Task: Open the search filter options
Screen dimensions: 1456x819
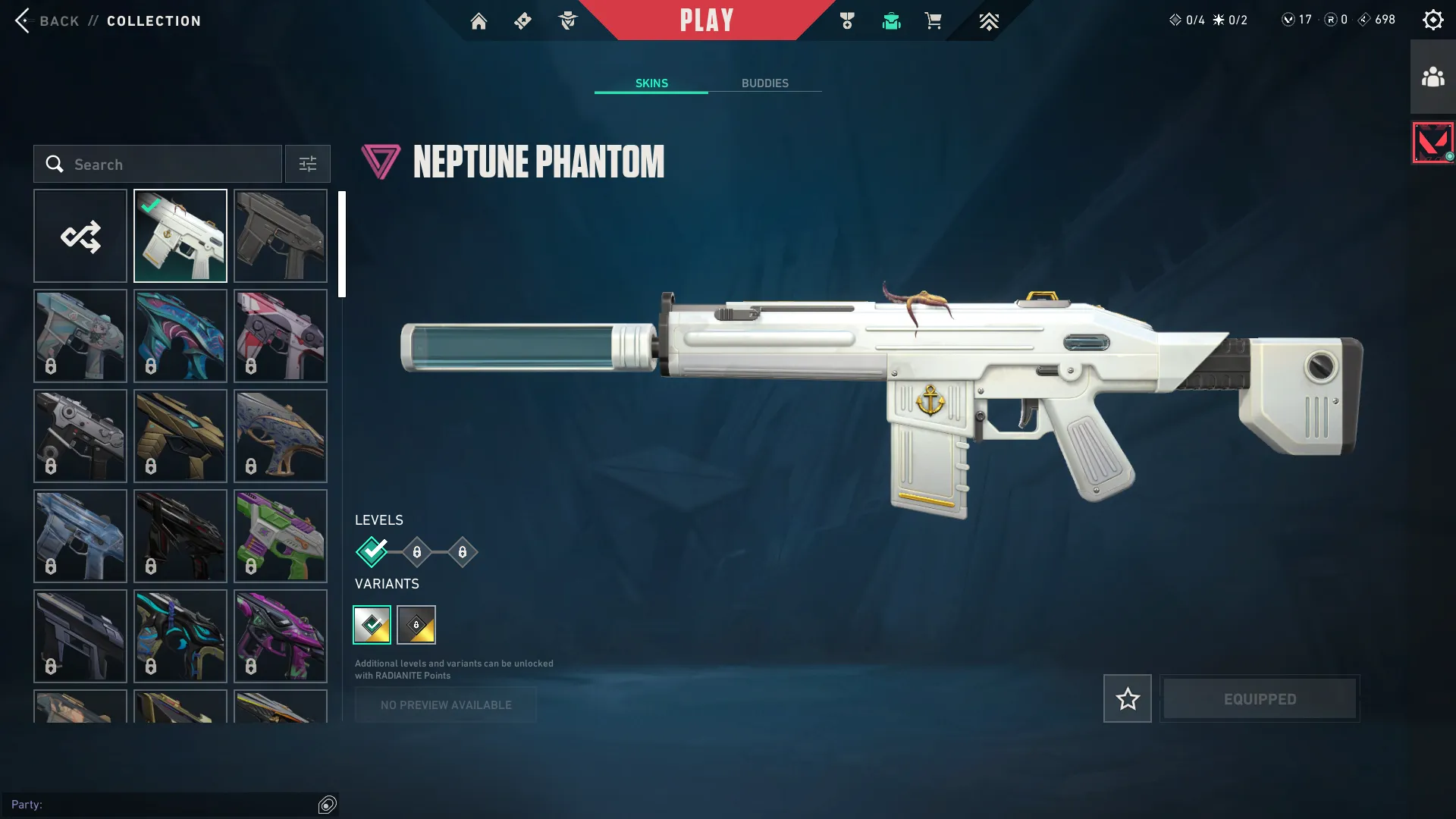Action: click(307, 164)
